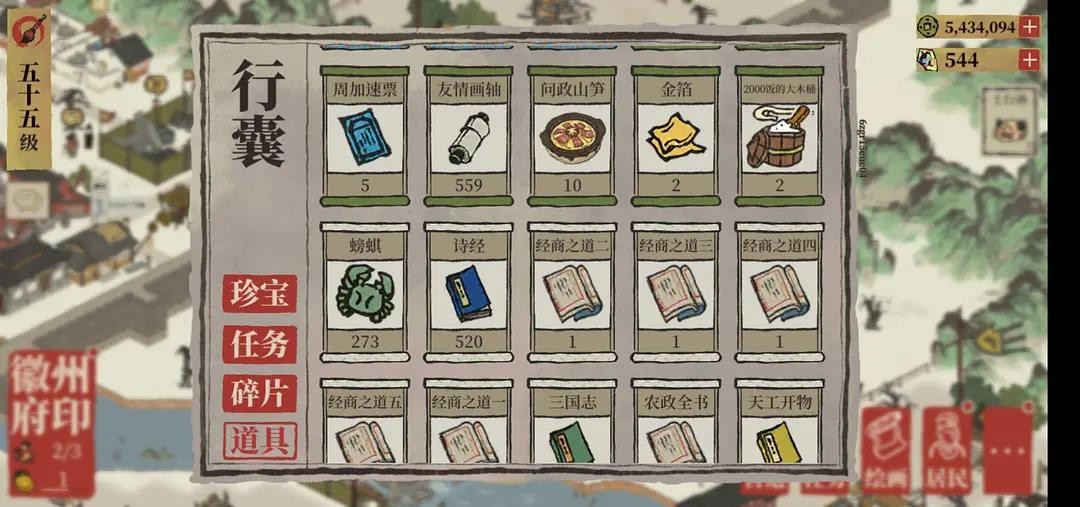Add copper coins with the plus button
The width and height of the screenshot is (1080, 507).
point(1029,27)
